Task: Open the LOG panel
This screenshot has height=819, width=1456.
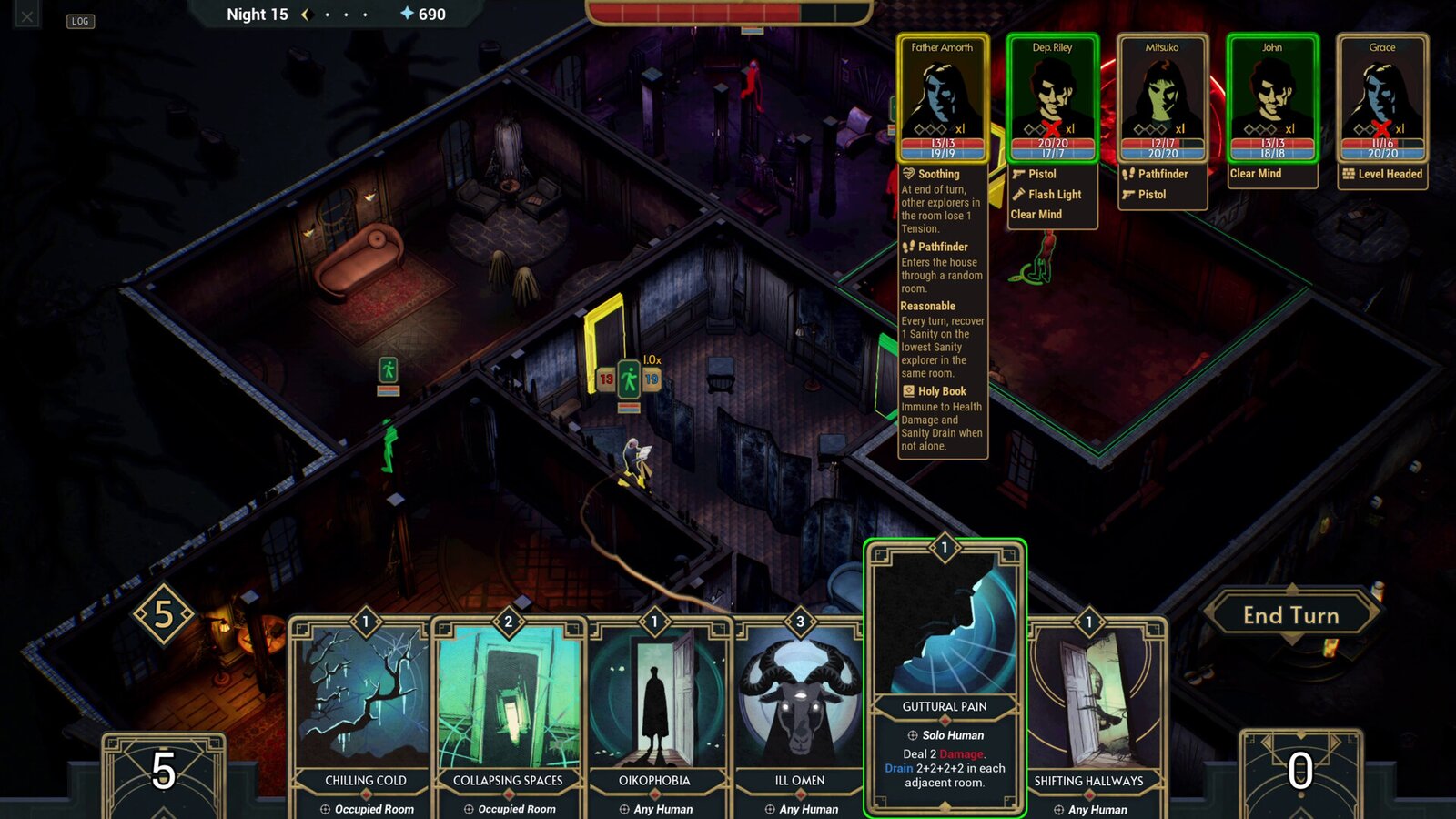Action: [81, 21]
